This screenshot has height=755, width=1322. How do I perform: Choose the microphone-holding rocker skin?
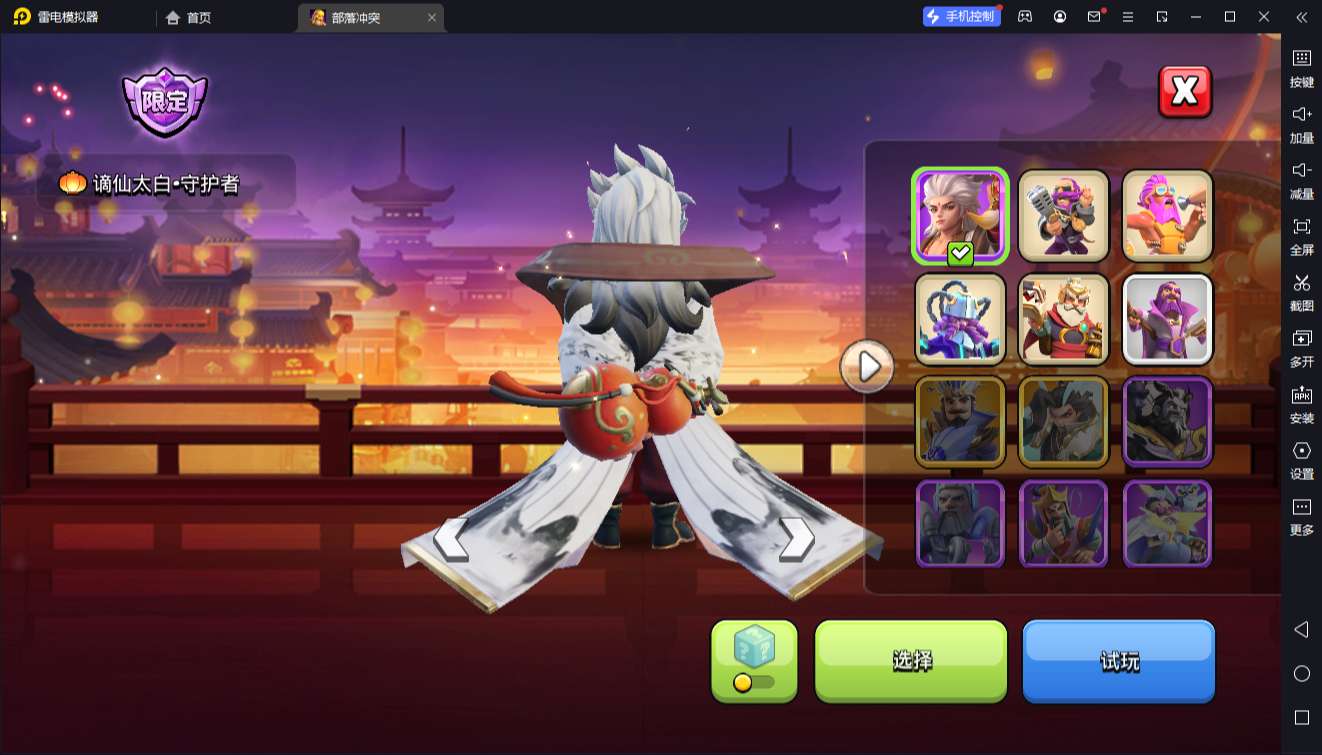point(1064,216)
